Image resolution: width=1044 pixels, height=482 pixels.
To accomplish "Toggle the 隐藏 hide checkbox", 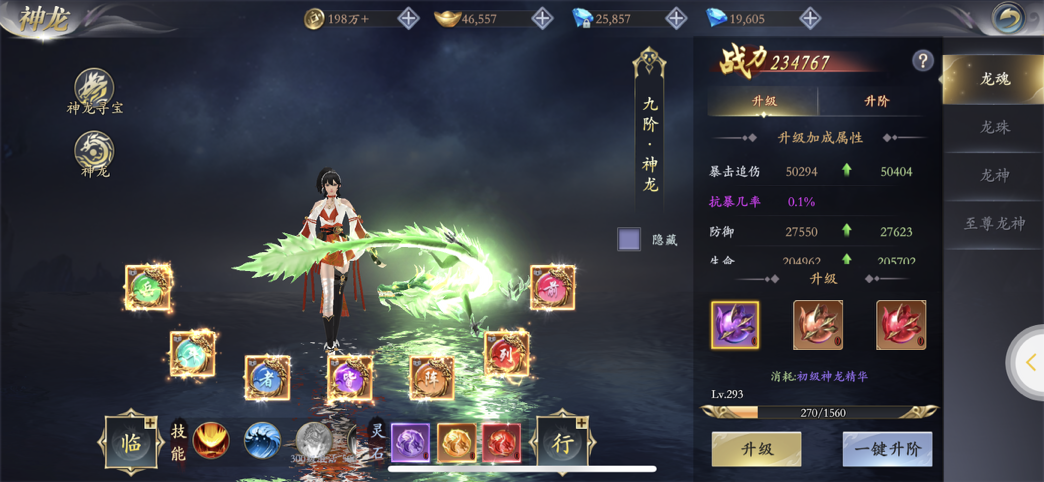I will tap(629, 239).
